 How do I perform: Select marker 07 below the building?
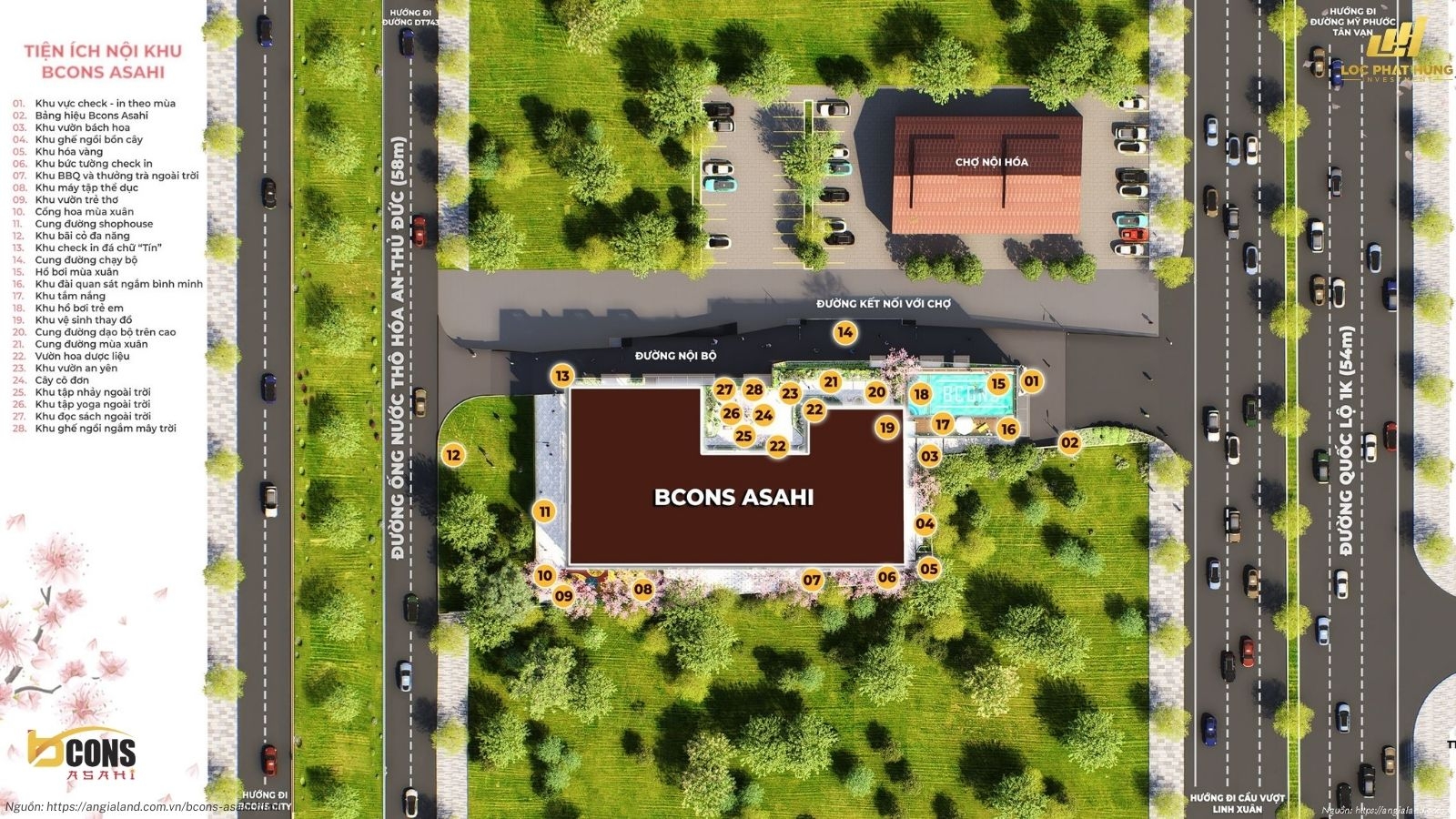[812, 580]
